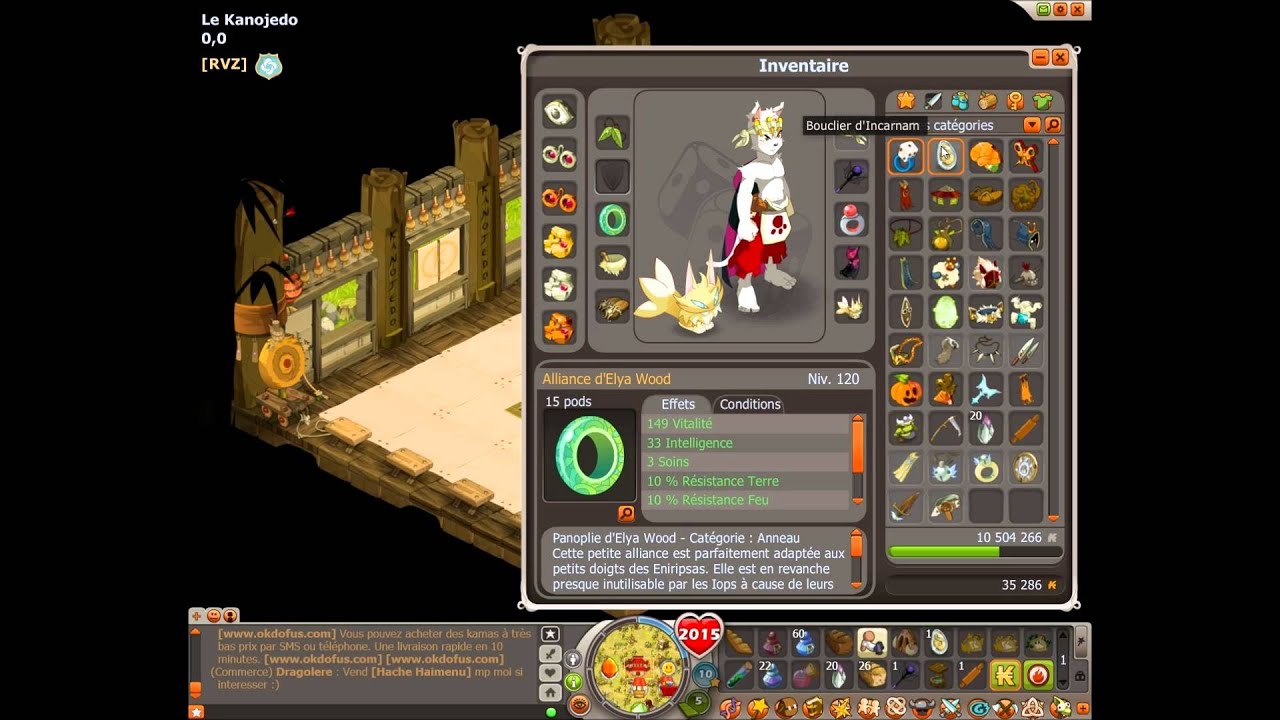
Task: Click the equipped red gem ring slot
Action: [x=851, y=219]
